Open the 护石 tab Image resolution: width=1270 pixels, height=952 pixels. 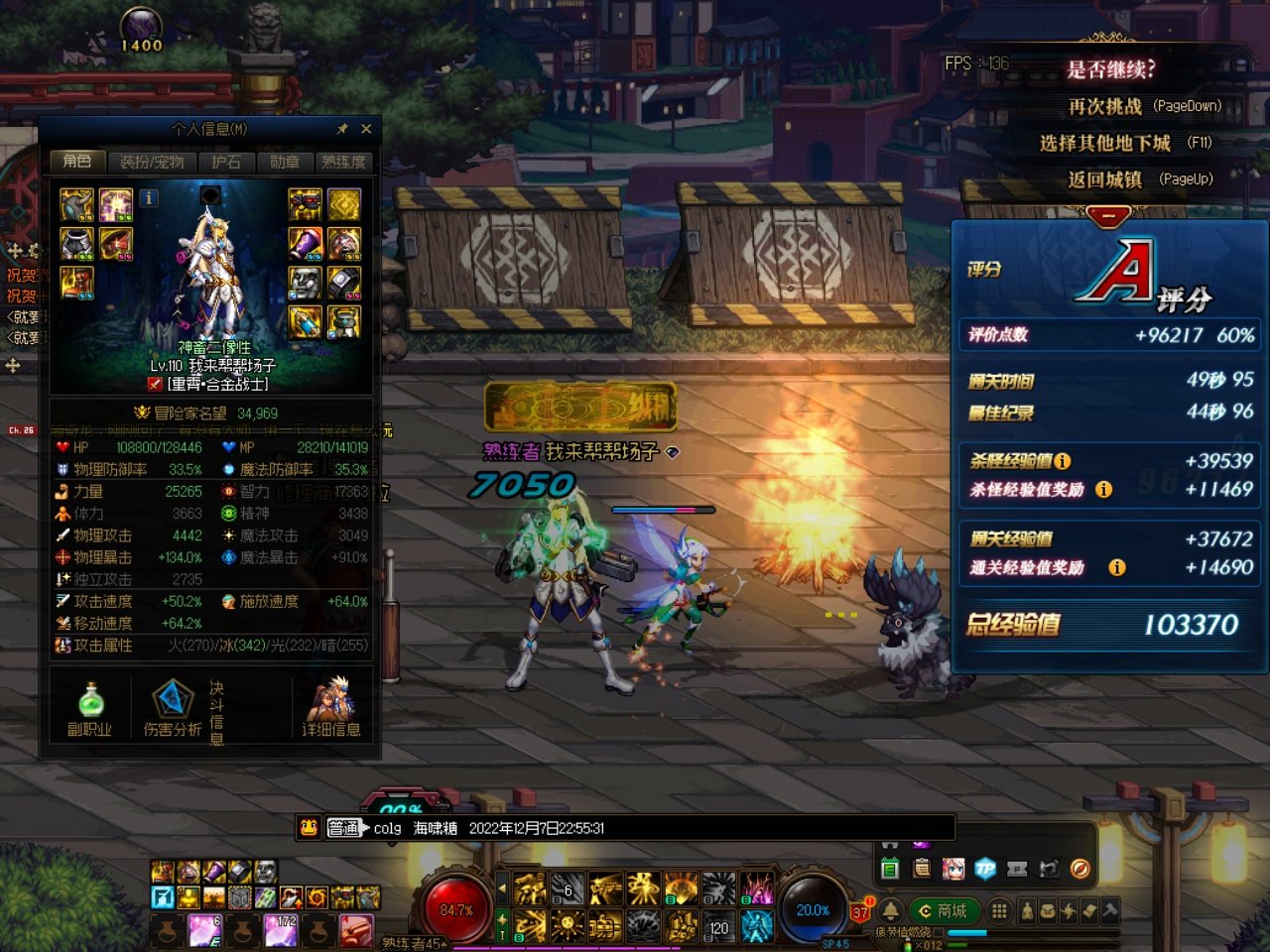(226, 162)
